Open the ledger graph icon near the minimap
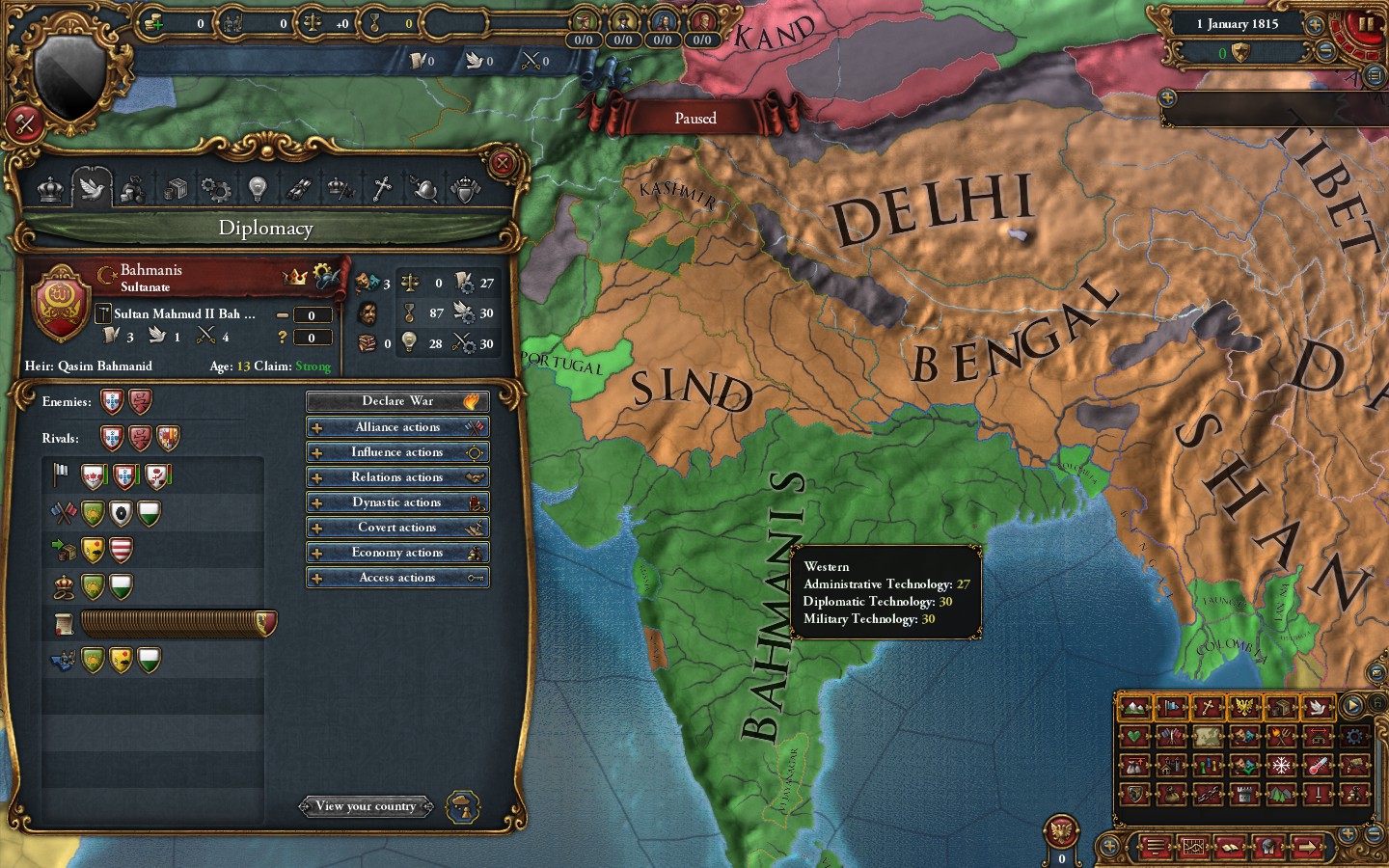The width and height of the screenshot is (1389, 868). 1194,847
